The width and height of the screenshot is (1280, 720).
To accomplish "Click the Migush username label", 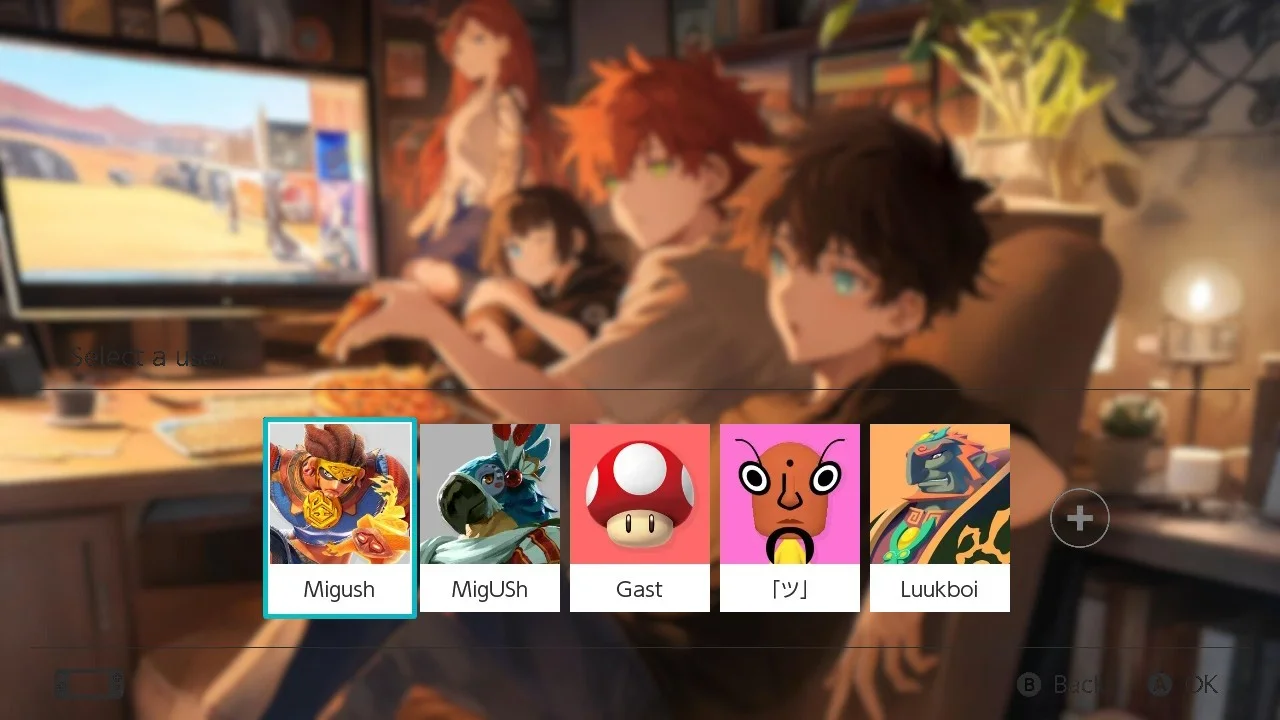I will (x=339, y=589).
